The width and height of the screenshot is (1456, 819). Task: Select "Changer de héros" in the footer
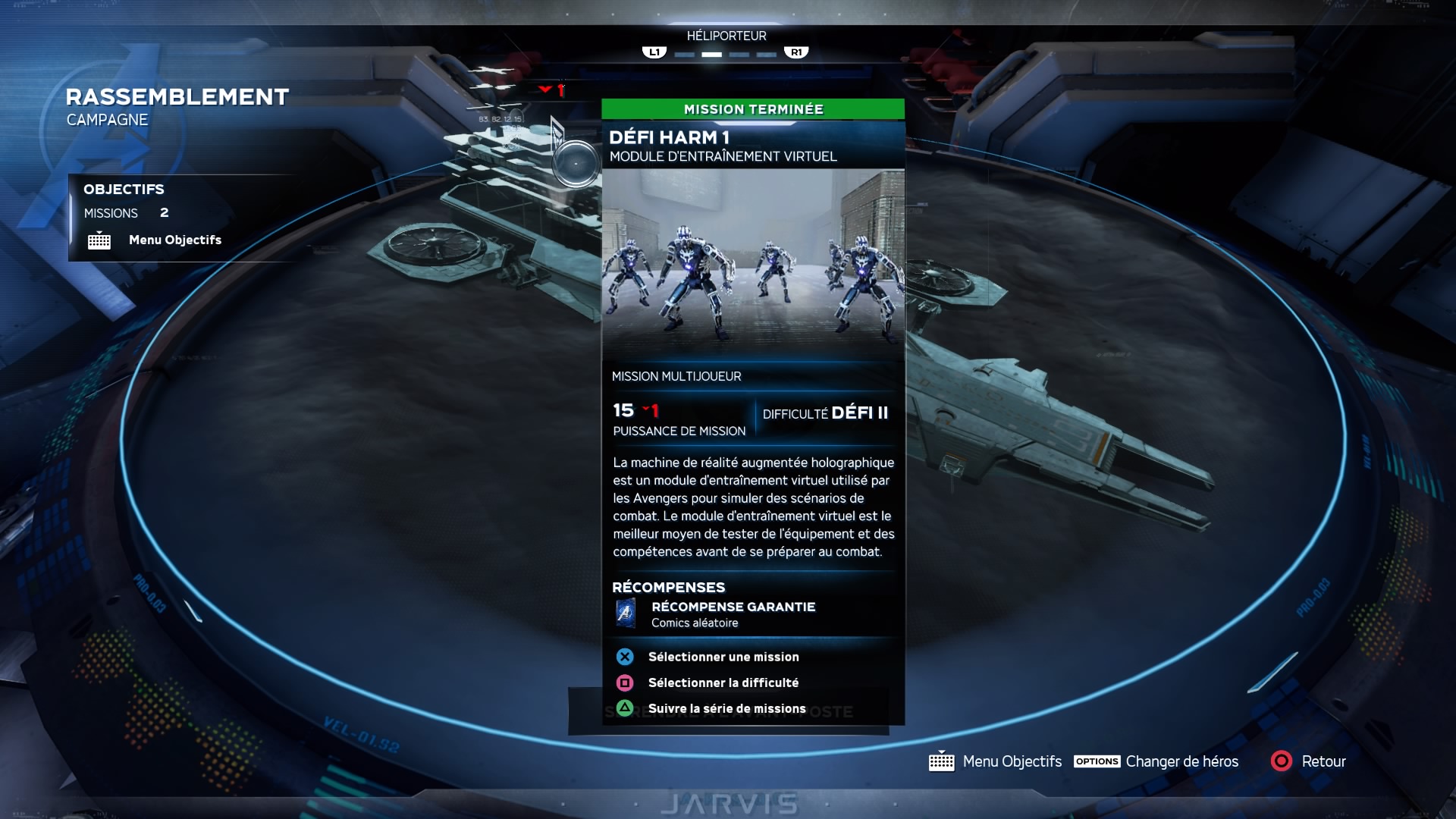[x=1181, y=761]
